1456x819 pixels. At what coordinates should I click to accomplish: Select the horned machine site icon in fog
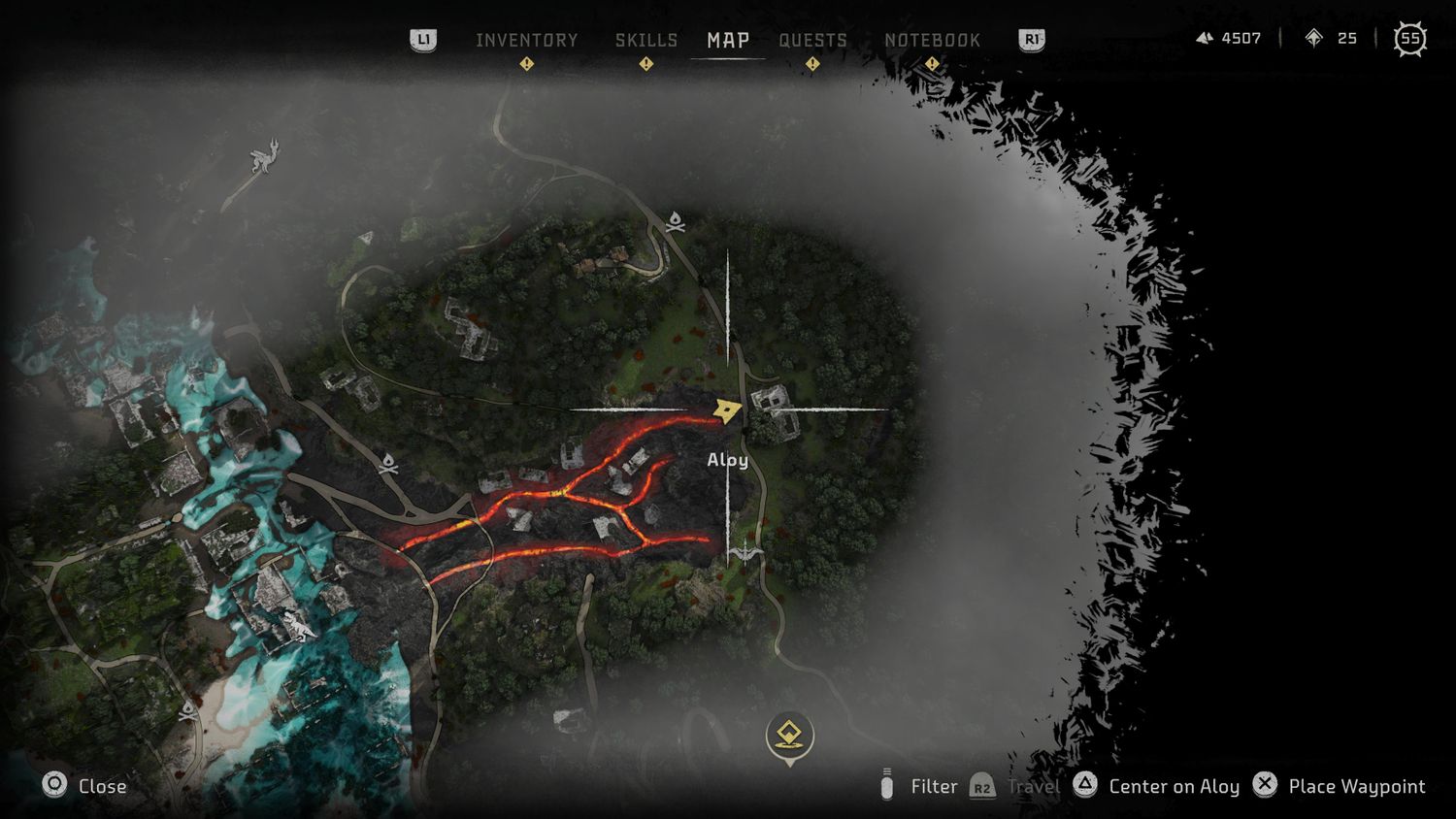264,156
